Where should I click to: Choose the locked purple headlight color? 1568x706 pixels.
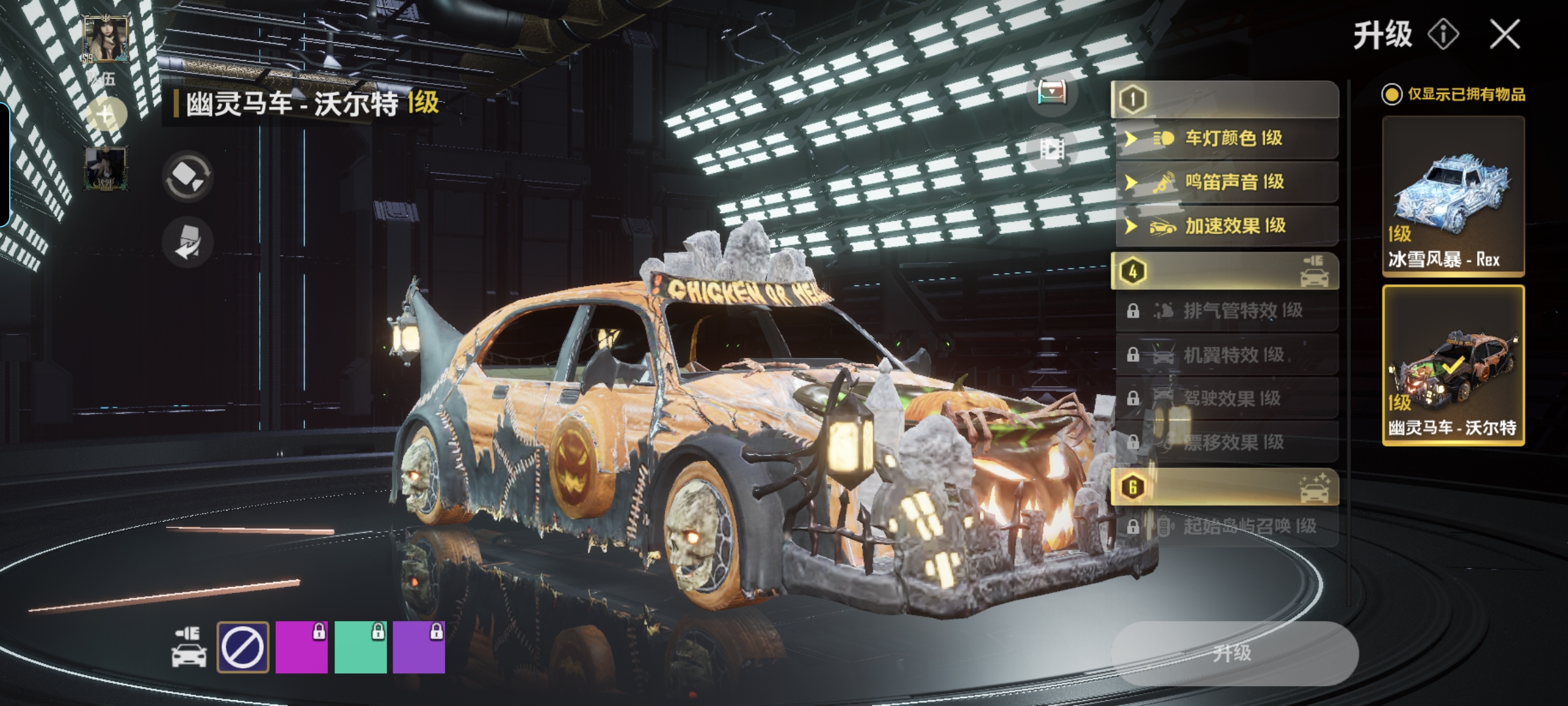pos(419,647)
